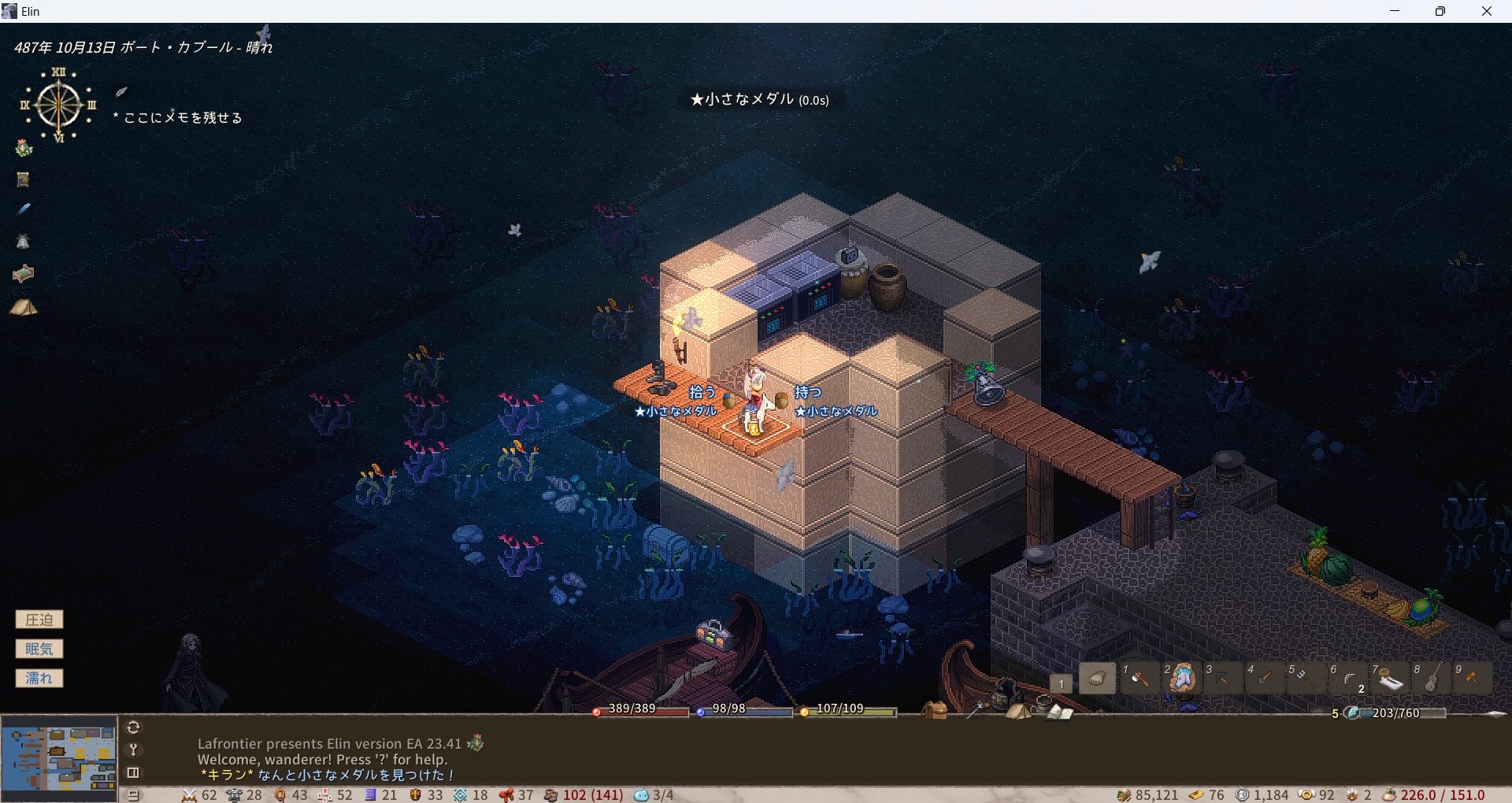This screenshot has height=803, width=1512.
Task: Close the Elin game window
Action: pyautogui.click(x=1486, y=11)
